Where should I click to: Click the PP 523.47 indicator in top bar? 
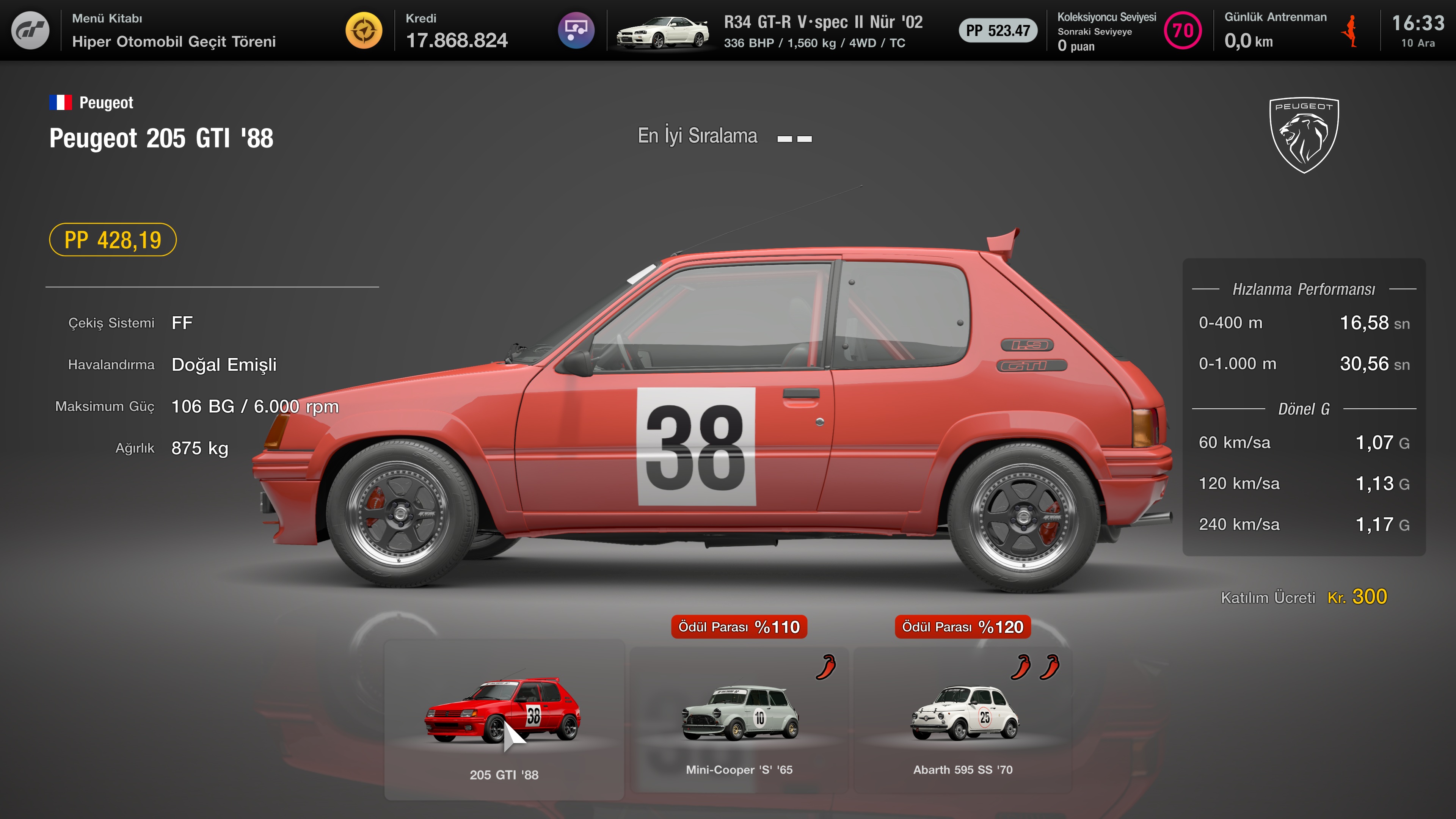998,31
